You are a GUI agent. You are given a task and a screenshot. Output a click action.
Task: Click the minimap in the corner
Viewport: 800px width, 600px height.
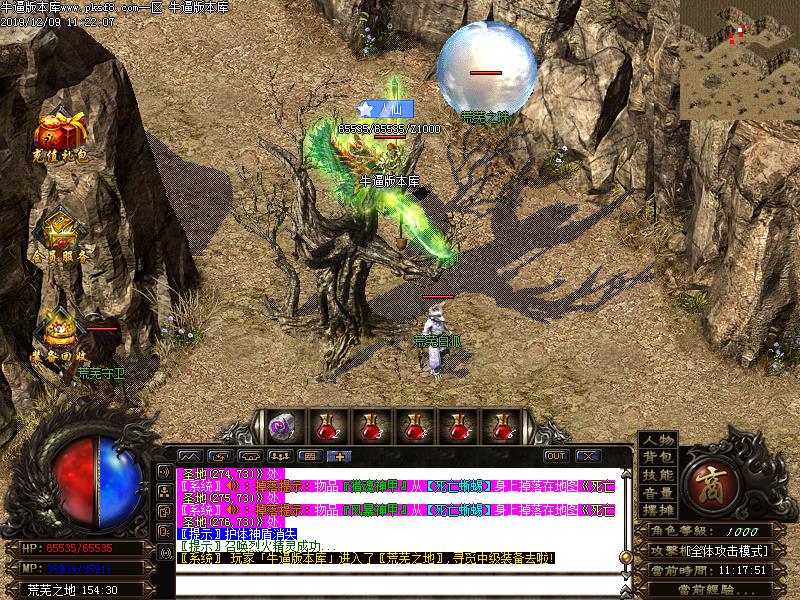740,60
